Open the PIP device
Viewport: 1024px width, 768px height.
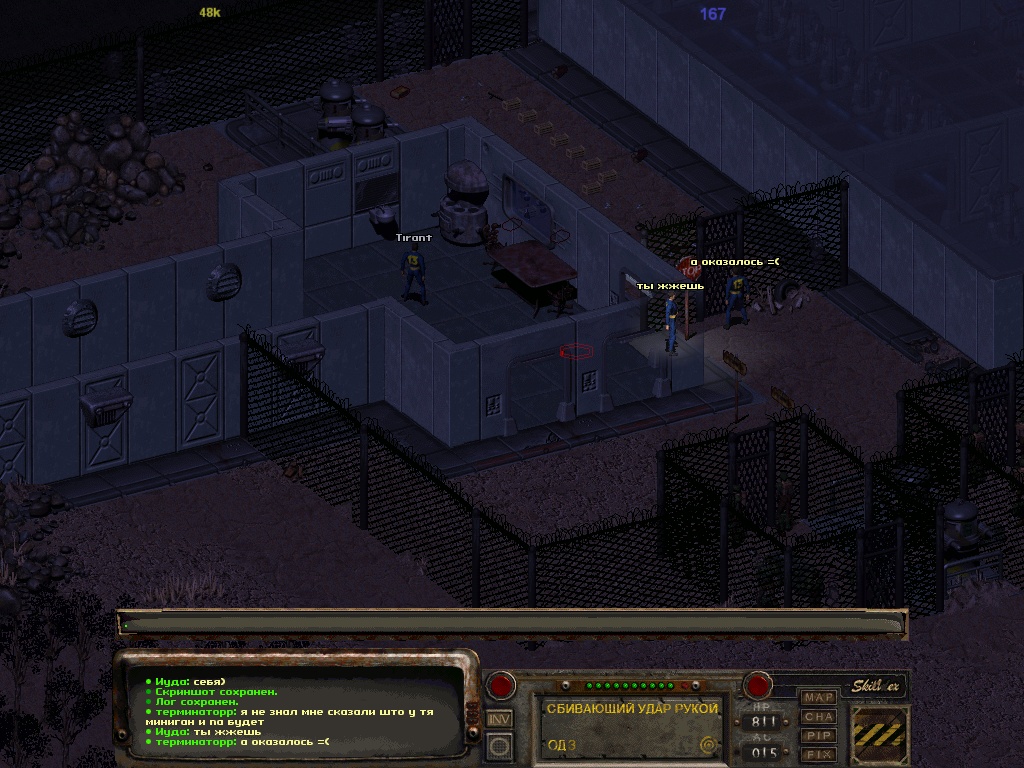[819, 735]
